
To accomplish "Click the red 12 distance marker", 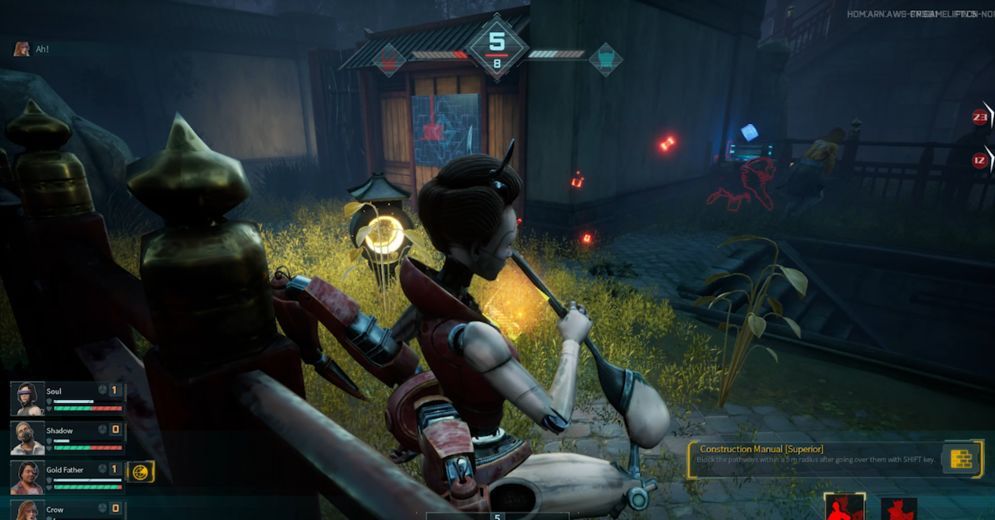I will coord(980,160).
